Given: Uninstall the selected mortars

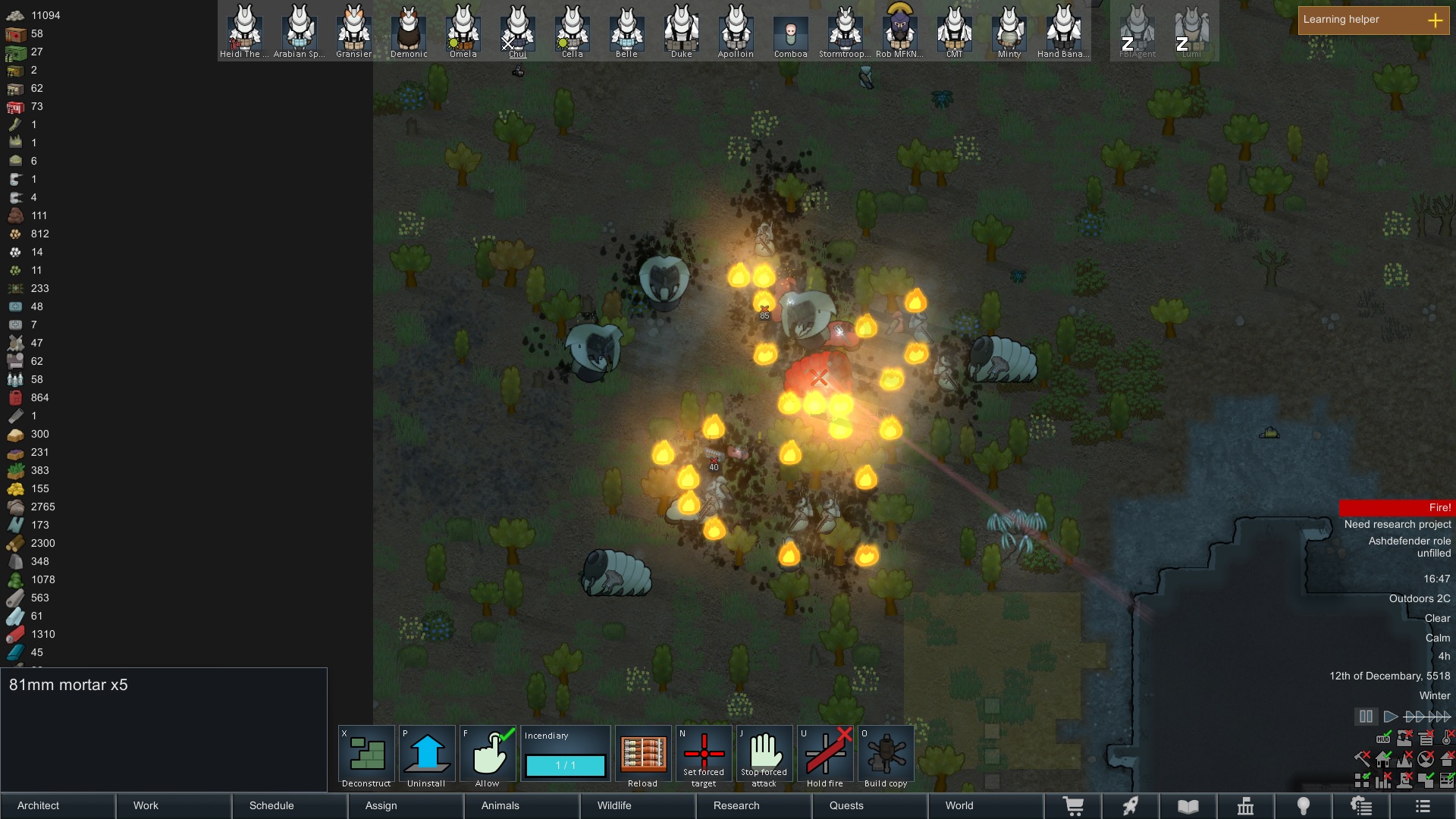Looking at the screenshot, I should 427,755.
